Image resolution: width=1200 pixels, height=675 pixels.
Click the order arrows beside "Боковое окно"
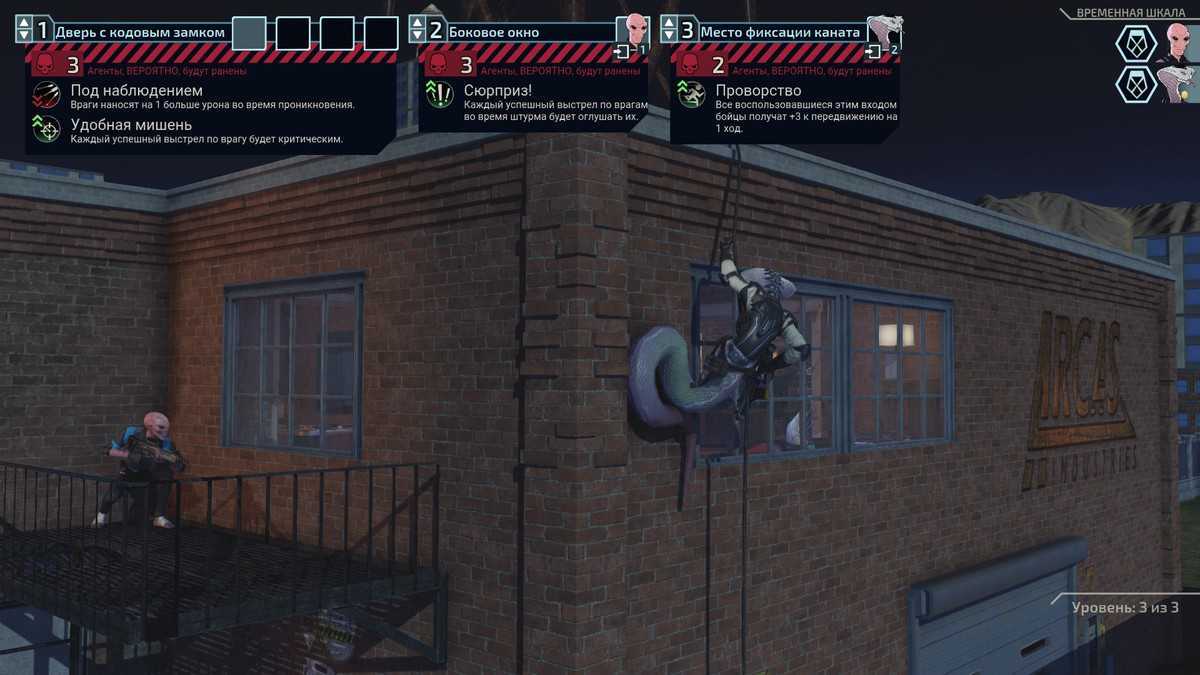pos(418,30)
